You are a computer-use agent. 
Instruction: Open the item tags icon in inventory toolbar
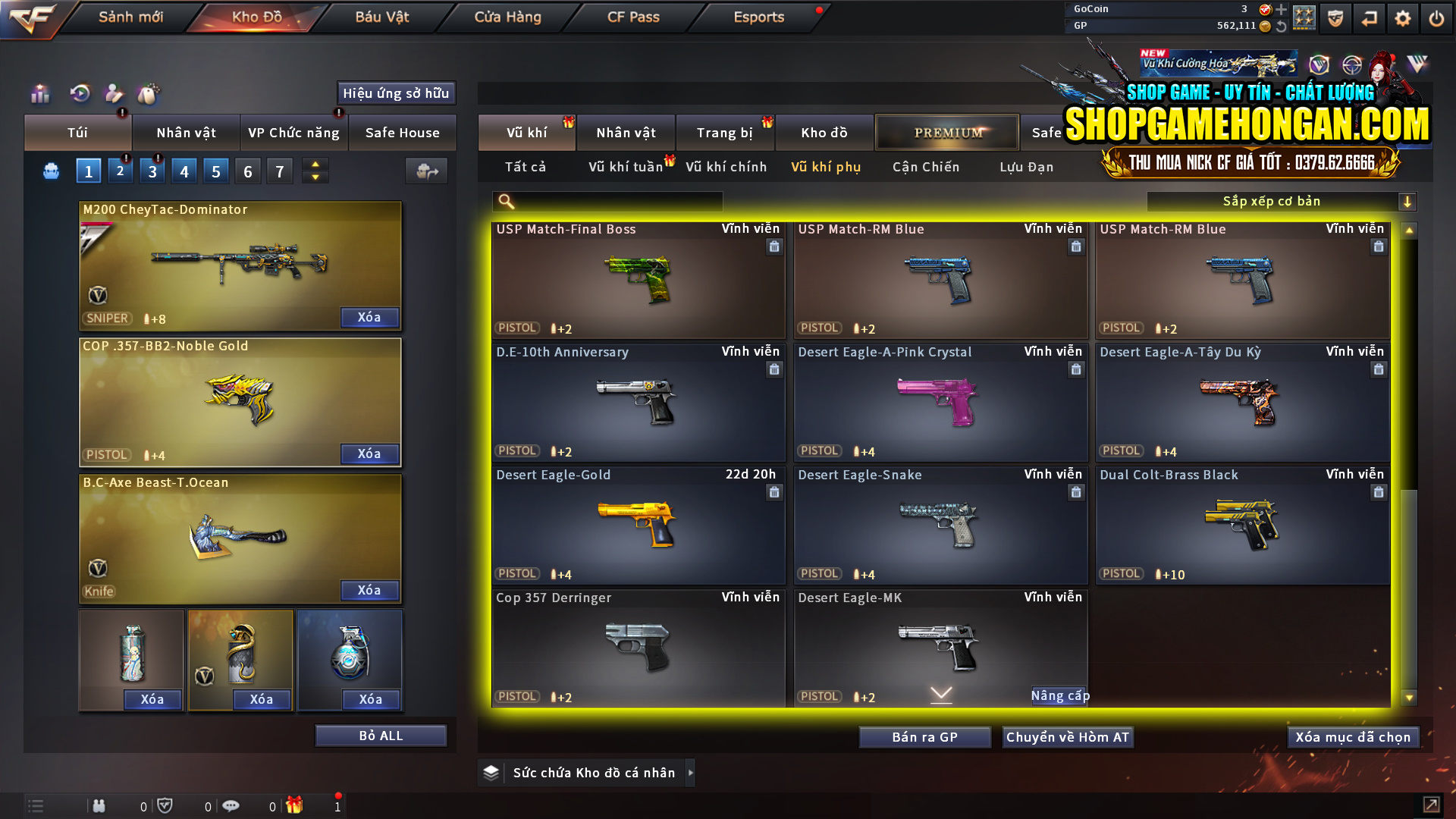(149, 94)
